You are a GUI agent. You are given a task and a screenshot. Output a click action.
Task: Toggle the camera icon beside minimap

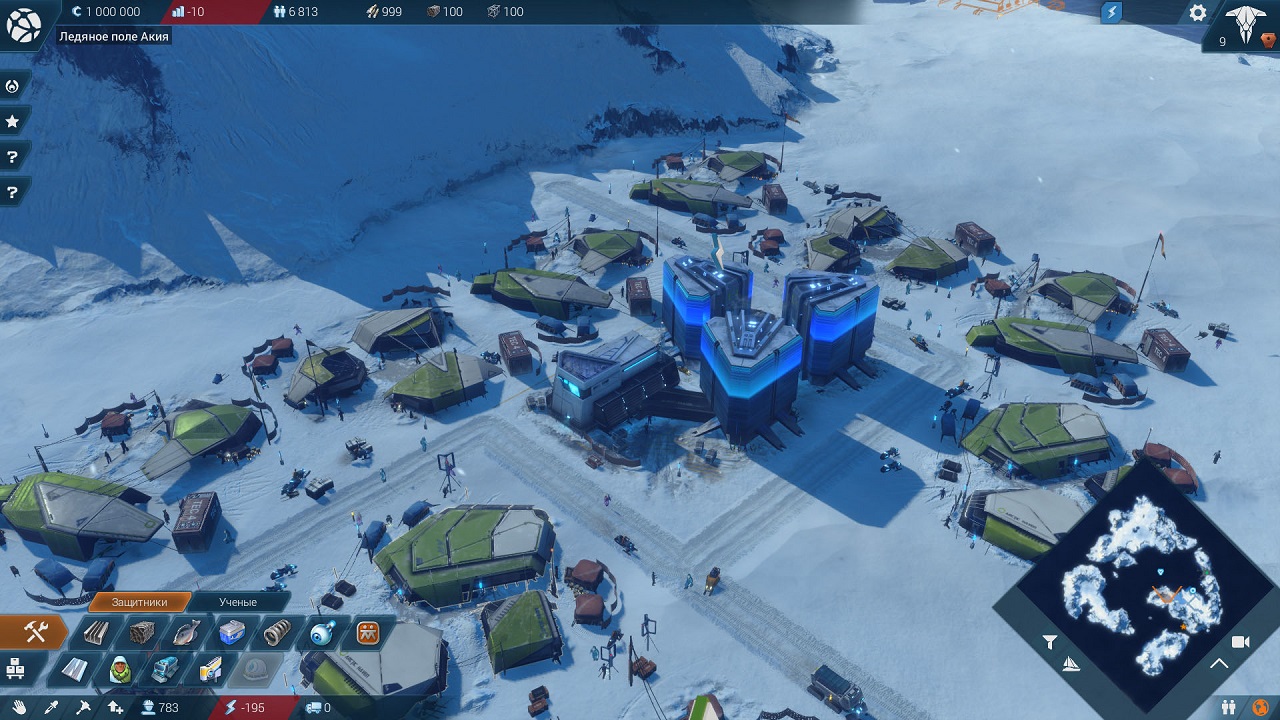click(1241, 642)
